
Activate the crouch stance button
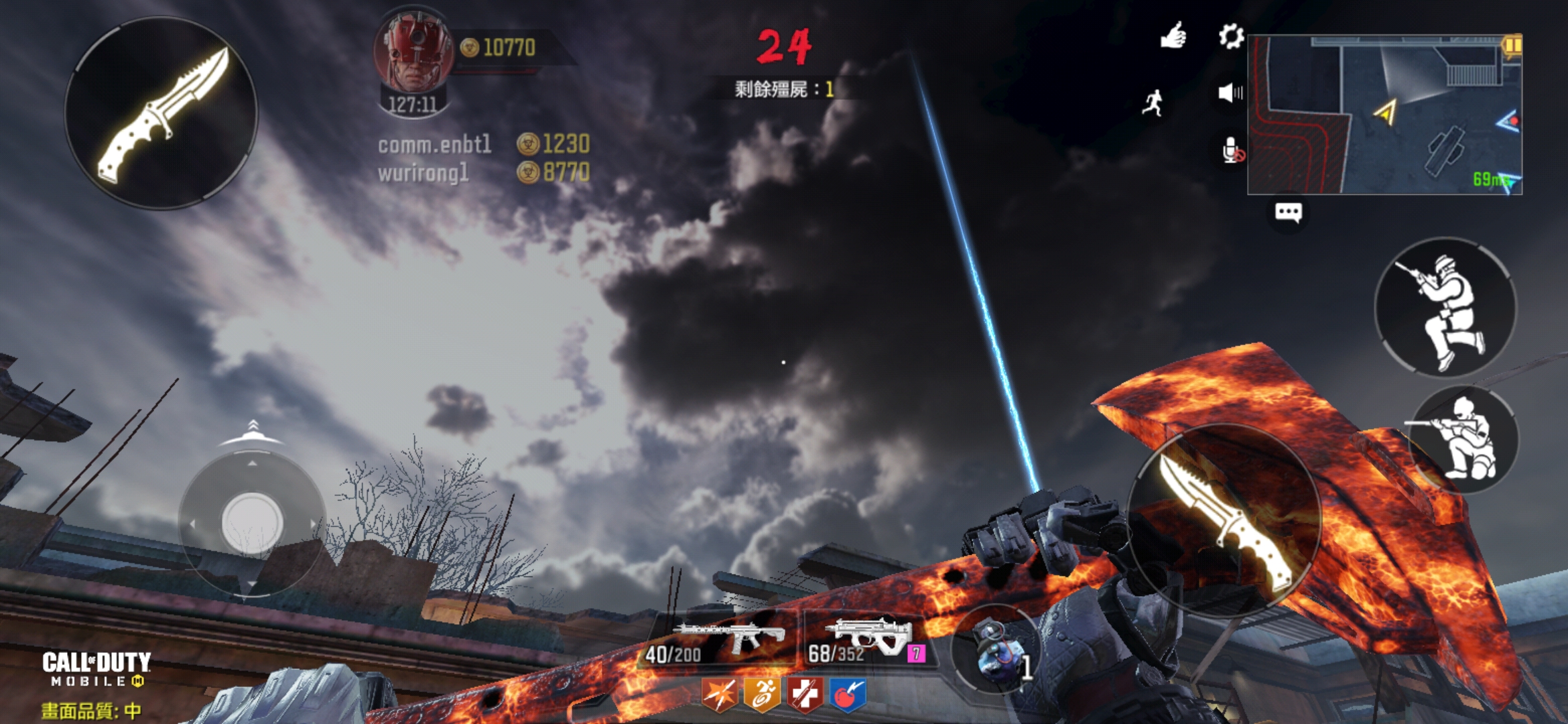coord(1445,308)
